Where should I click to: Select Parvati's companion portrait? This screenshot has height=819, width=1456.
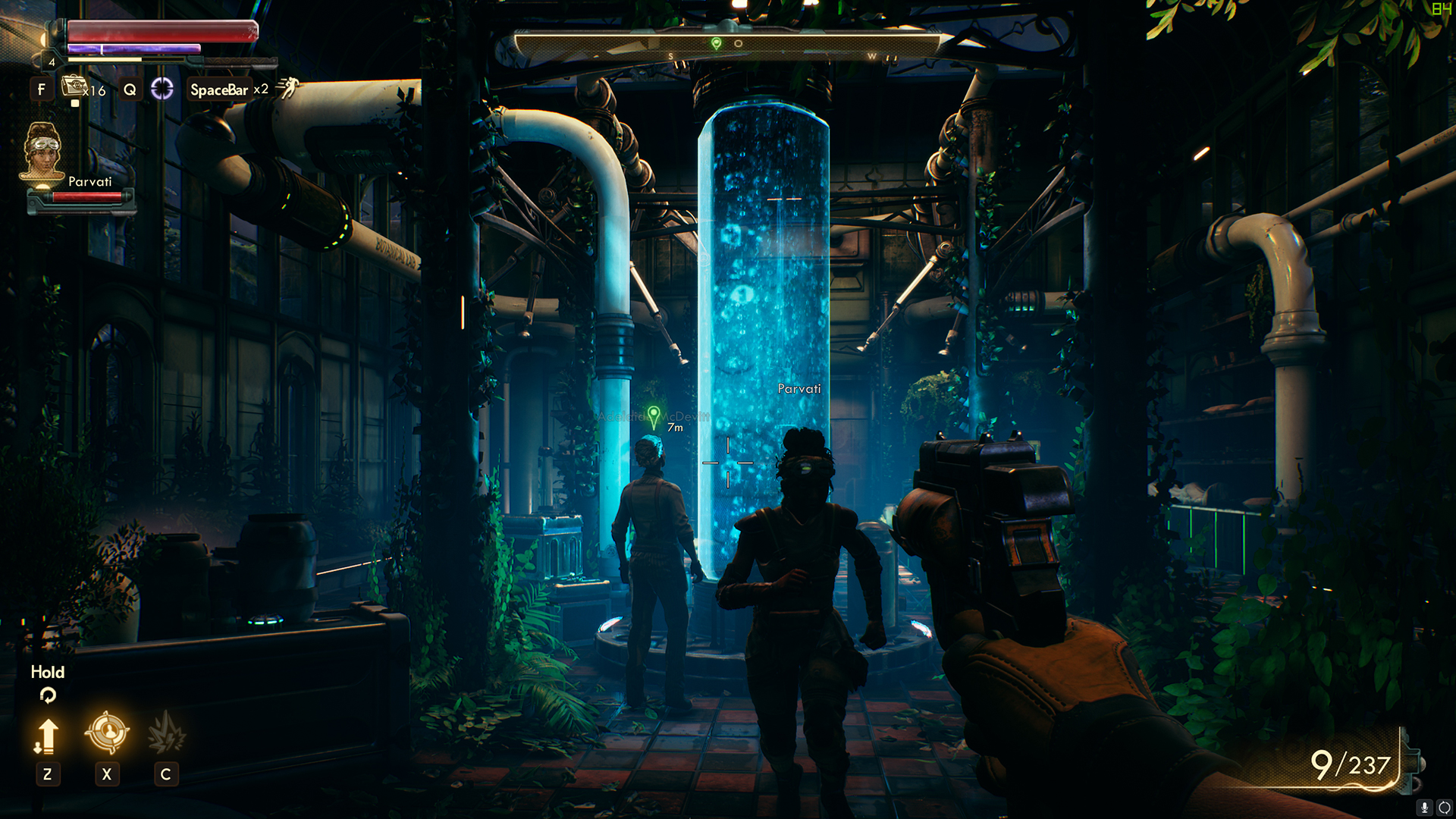click(x=42, y=154)
